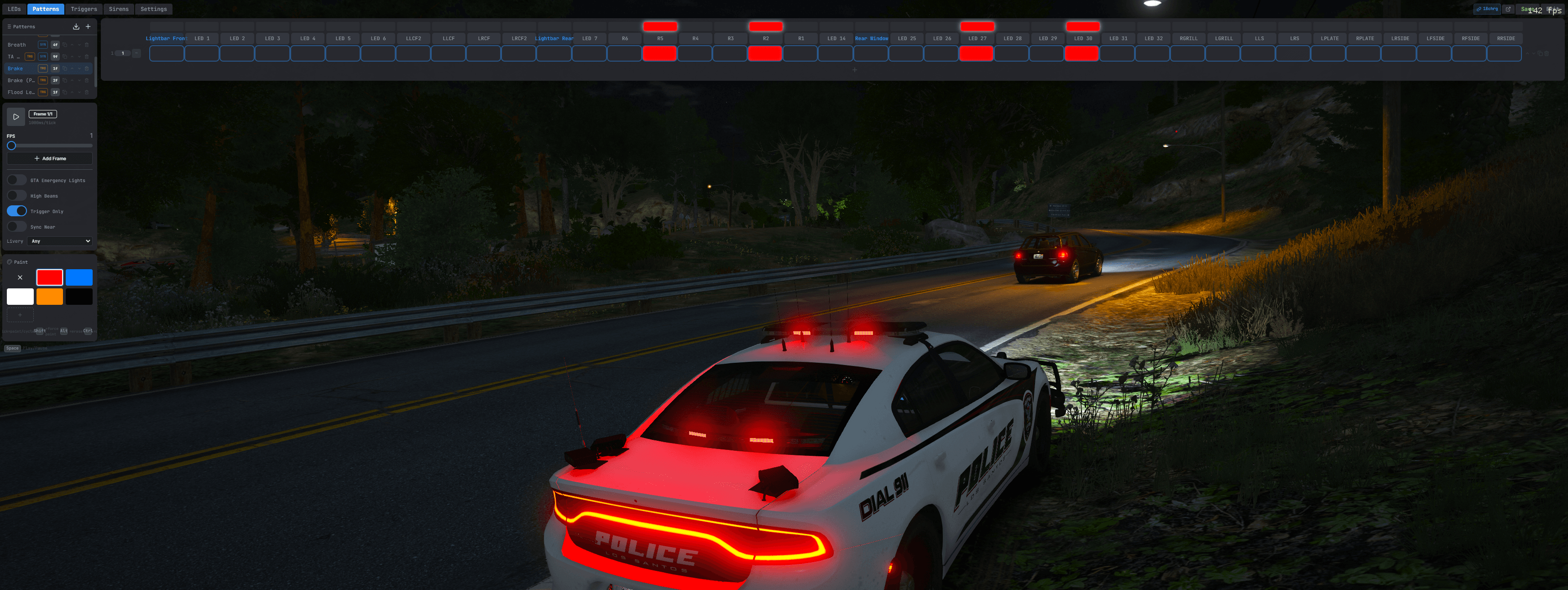Select the eraser X paint option
1568x590 pixels.
[20, 277]
